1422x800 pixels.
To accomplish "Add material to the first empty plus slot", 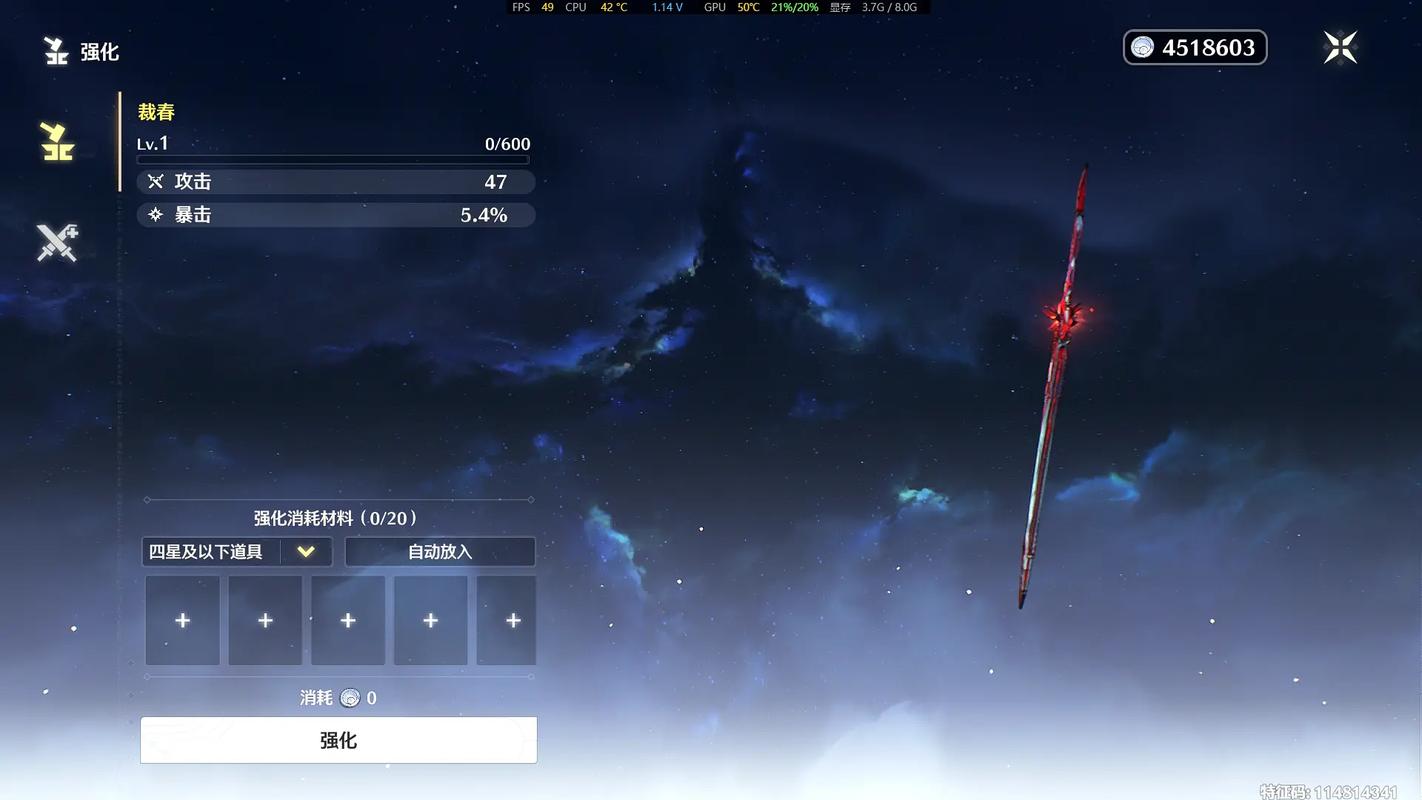I will pyautogui.click(x=182, y=620).
